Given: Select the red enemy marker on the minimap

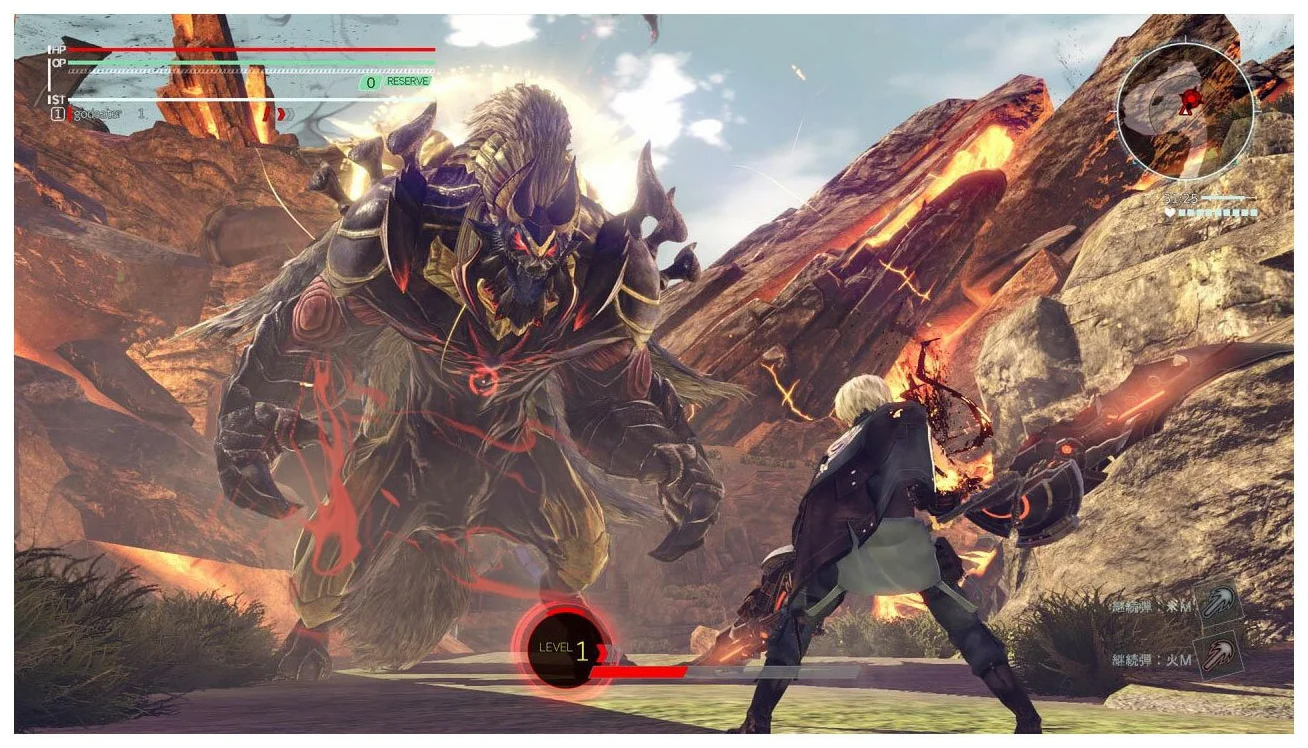Looking at the screenshot, I should 1190,98.
